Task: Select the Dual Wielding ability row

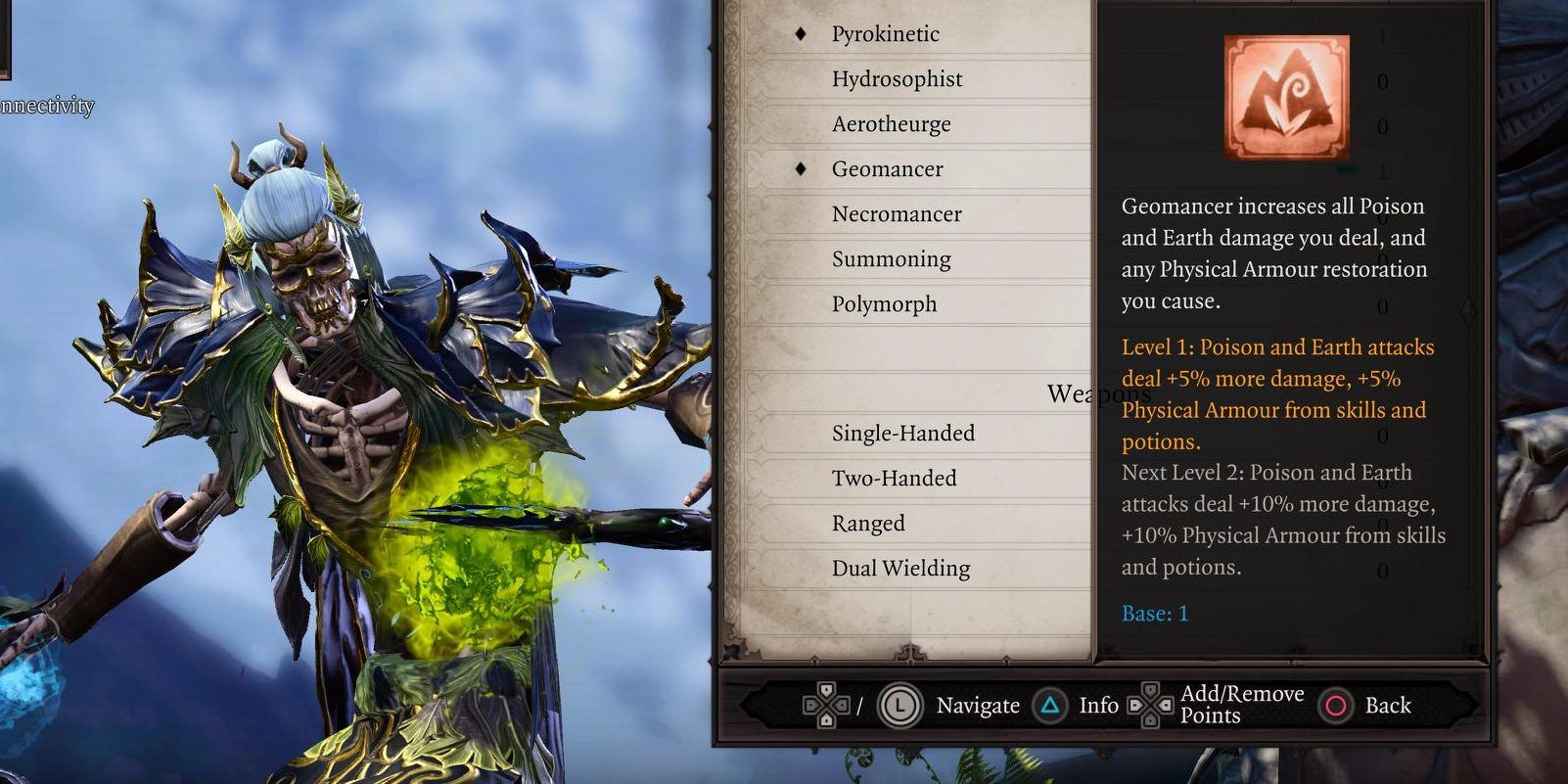Action: (x=900, y=569)
